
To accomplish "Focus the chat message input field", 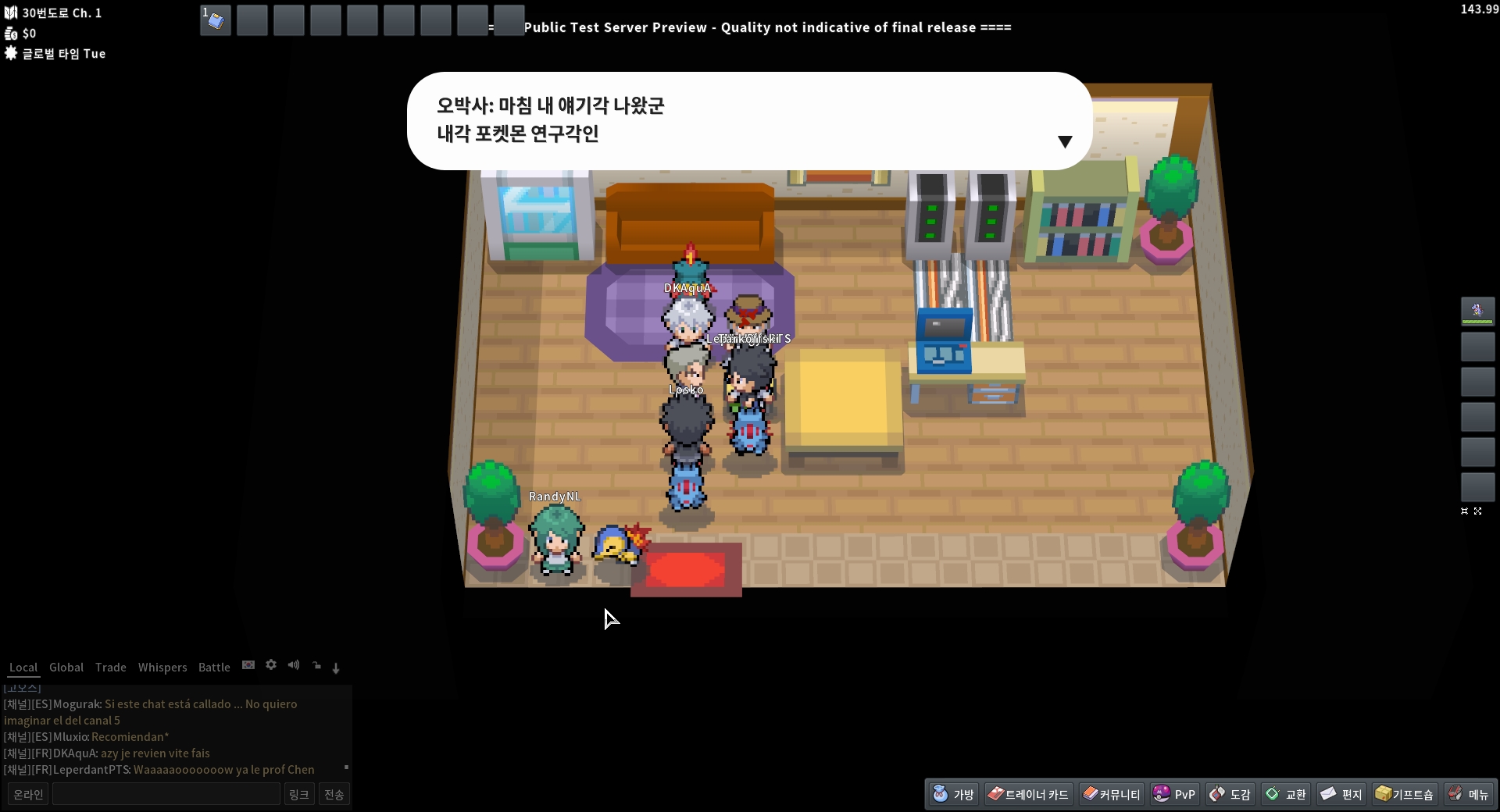I will click(166, 794).
